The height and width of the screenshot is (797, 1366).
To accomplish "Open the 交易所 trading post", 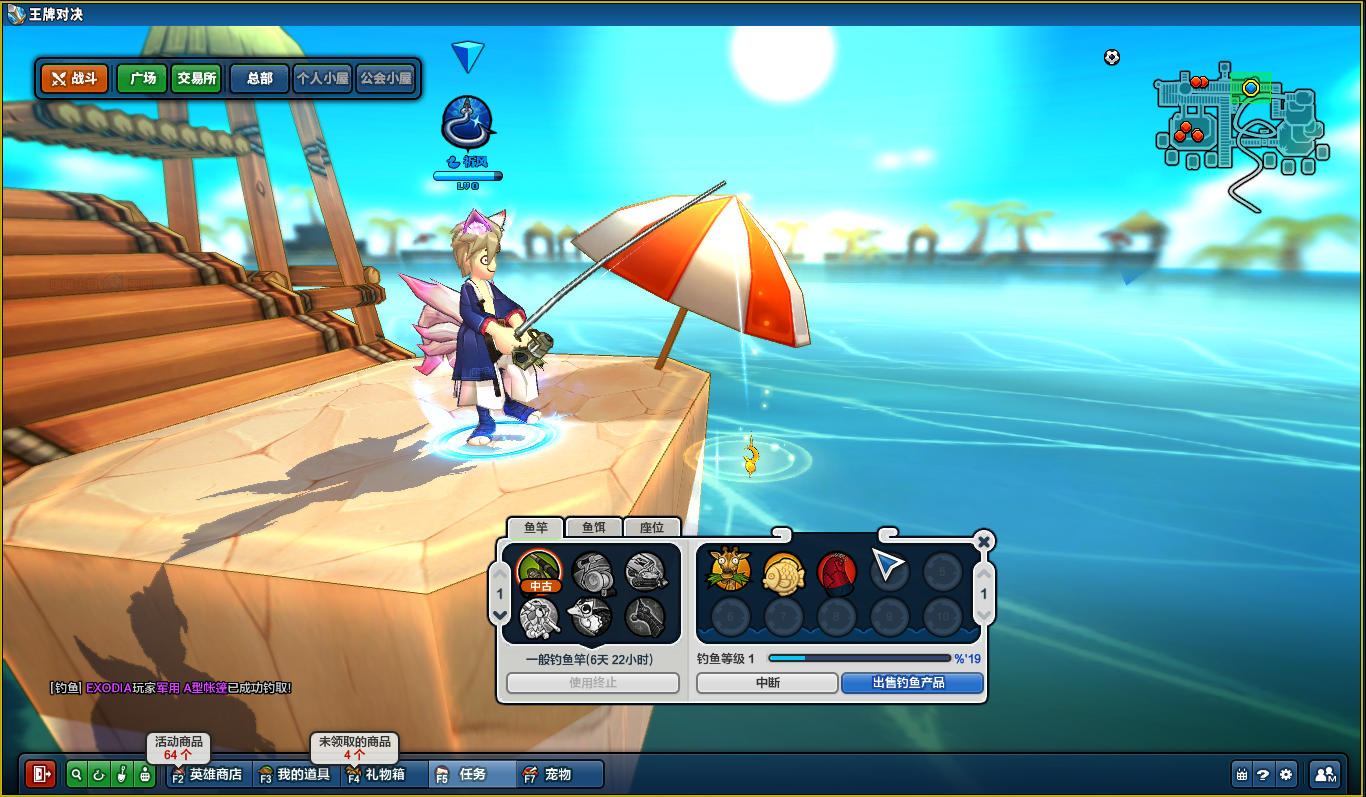I will [x=196, y=78].
